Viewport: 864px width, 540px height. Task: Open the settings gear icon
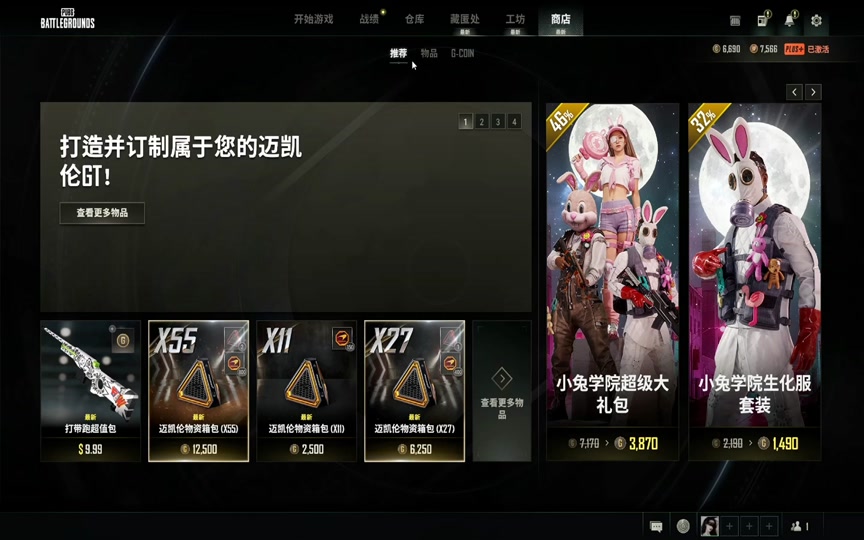816,20
